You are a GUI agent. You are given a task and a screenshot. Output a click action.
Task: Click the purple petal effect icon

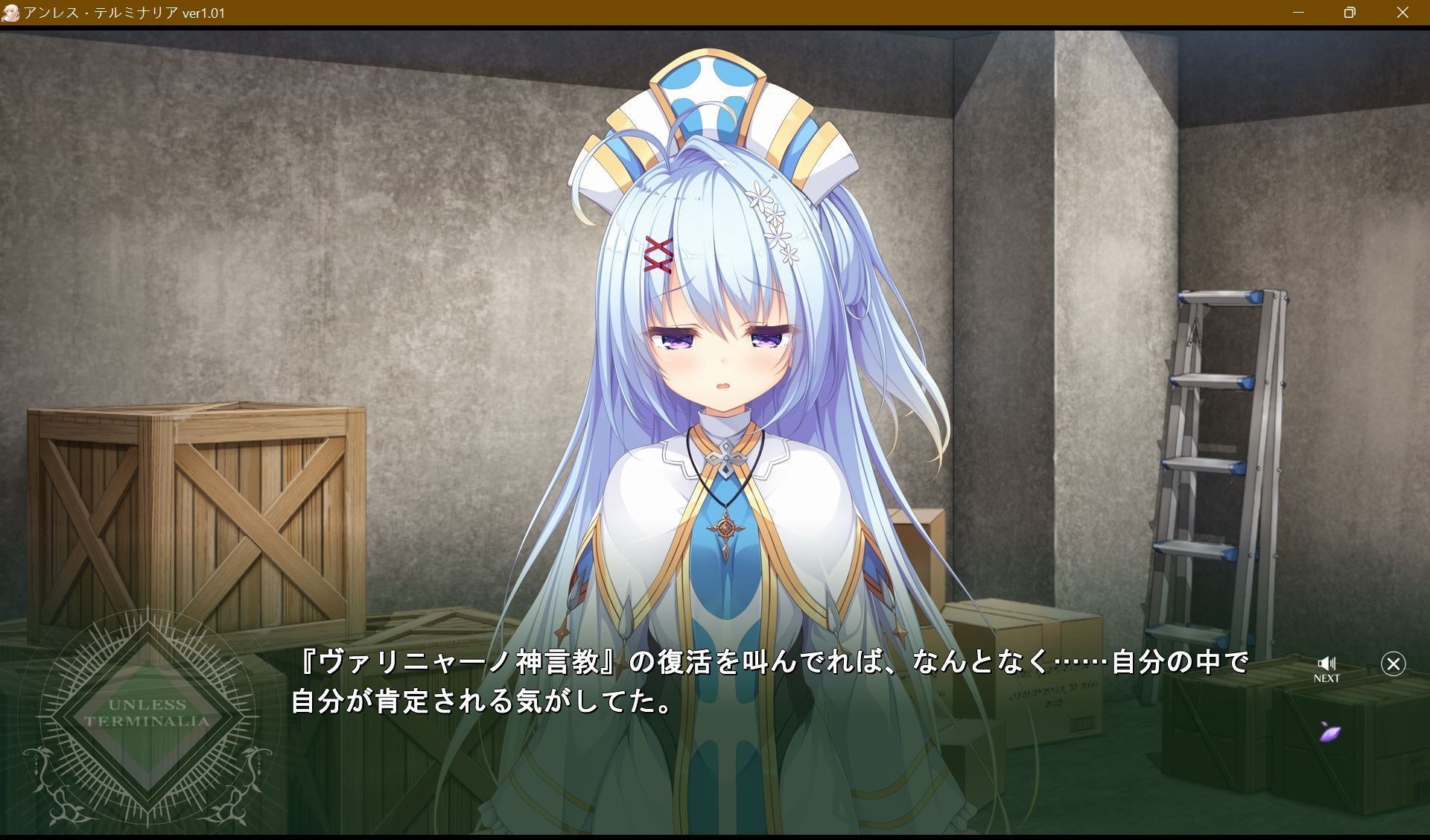[1332, 733]
